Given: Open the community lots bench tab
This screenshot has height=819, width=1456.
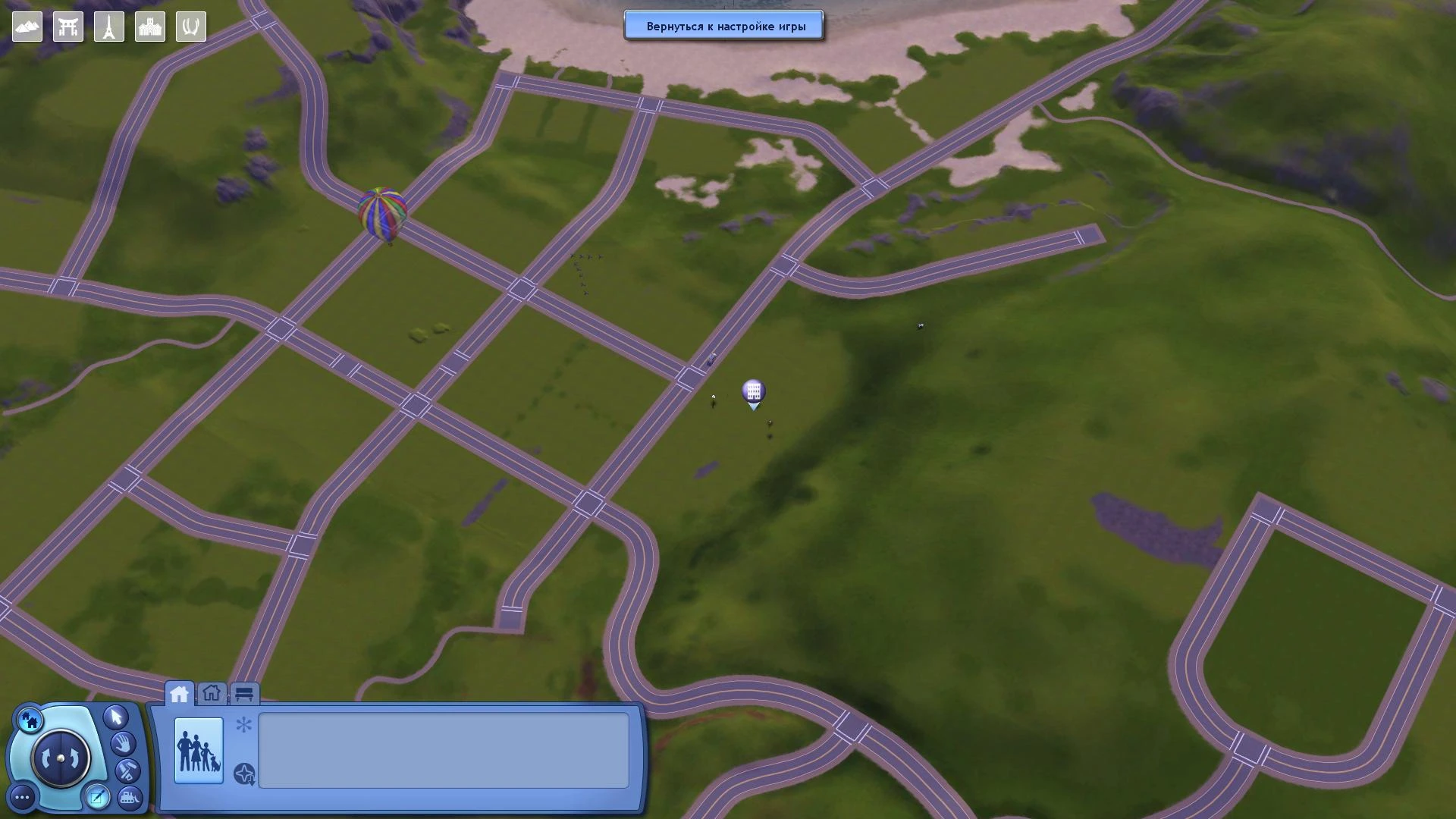Looking at the screenshot, I should pyautogui.click(x=243, y=692).
